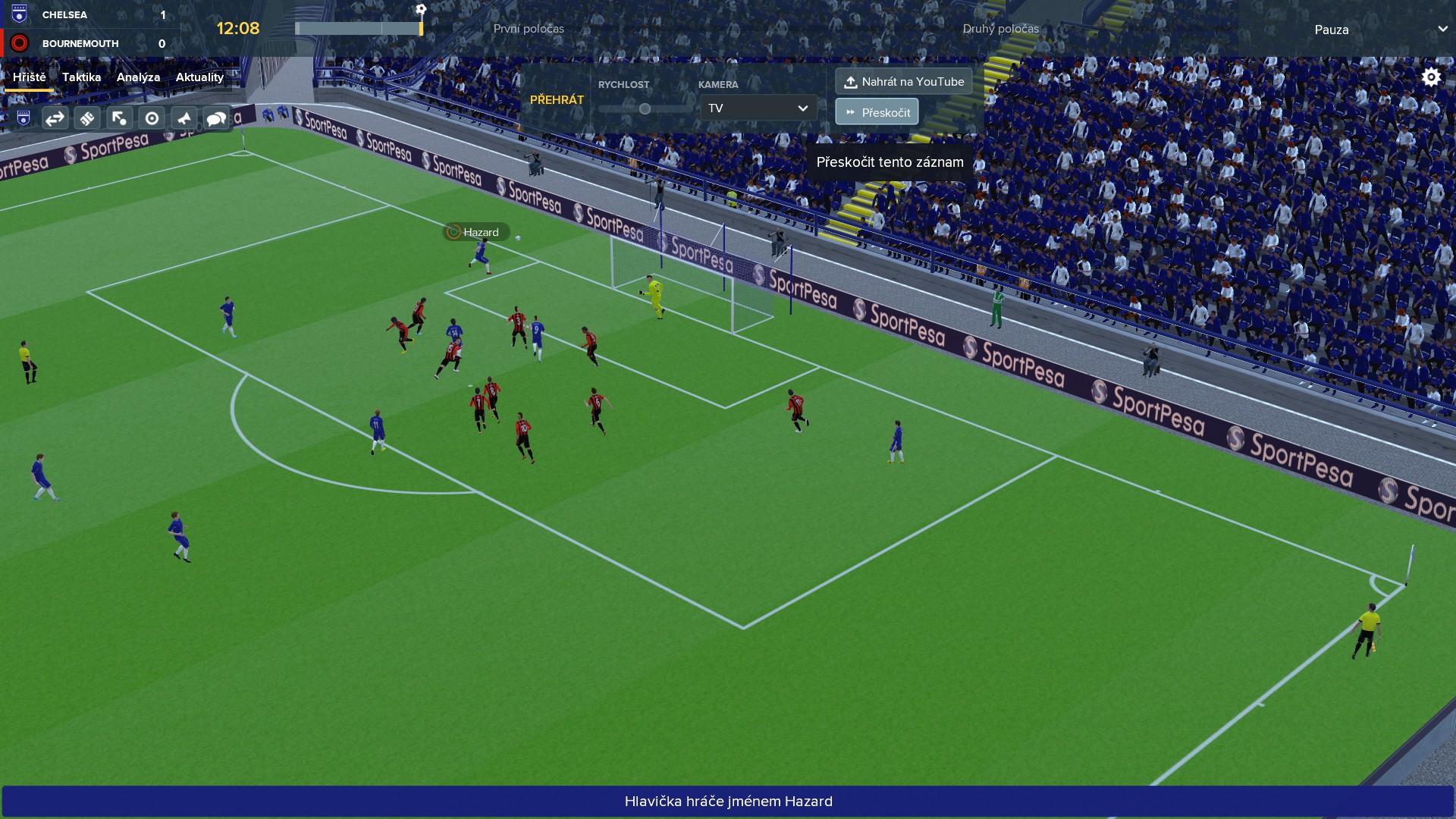Click Přehrát to replay the highlight
The height and width of the screenshot is (819, 1456).
pyautogui.click(x=557, y=99)
